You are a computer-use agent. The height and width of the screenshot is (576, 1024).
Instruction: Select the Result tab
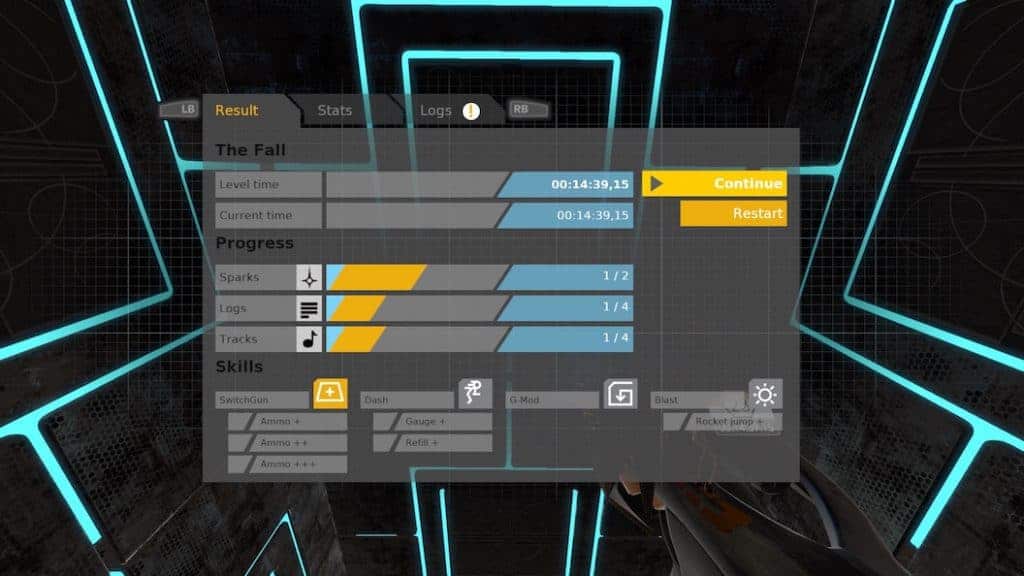click(x=237, y=110)
